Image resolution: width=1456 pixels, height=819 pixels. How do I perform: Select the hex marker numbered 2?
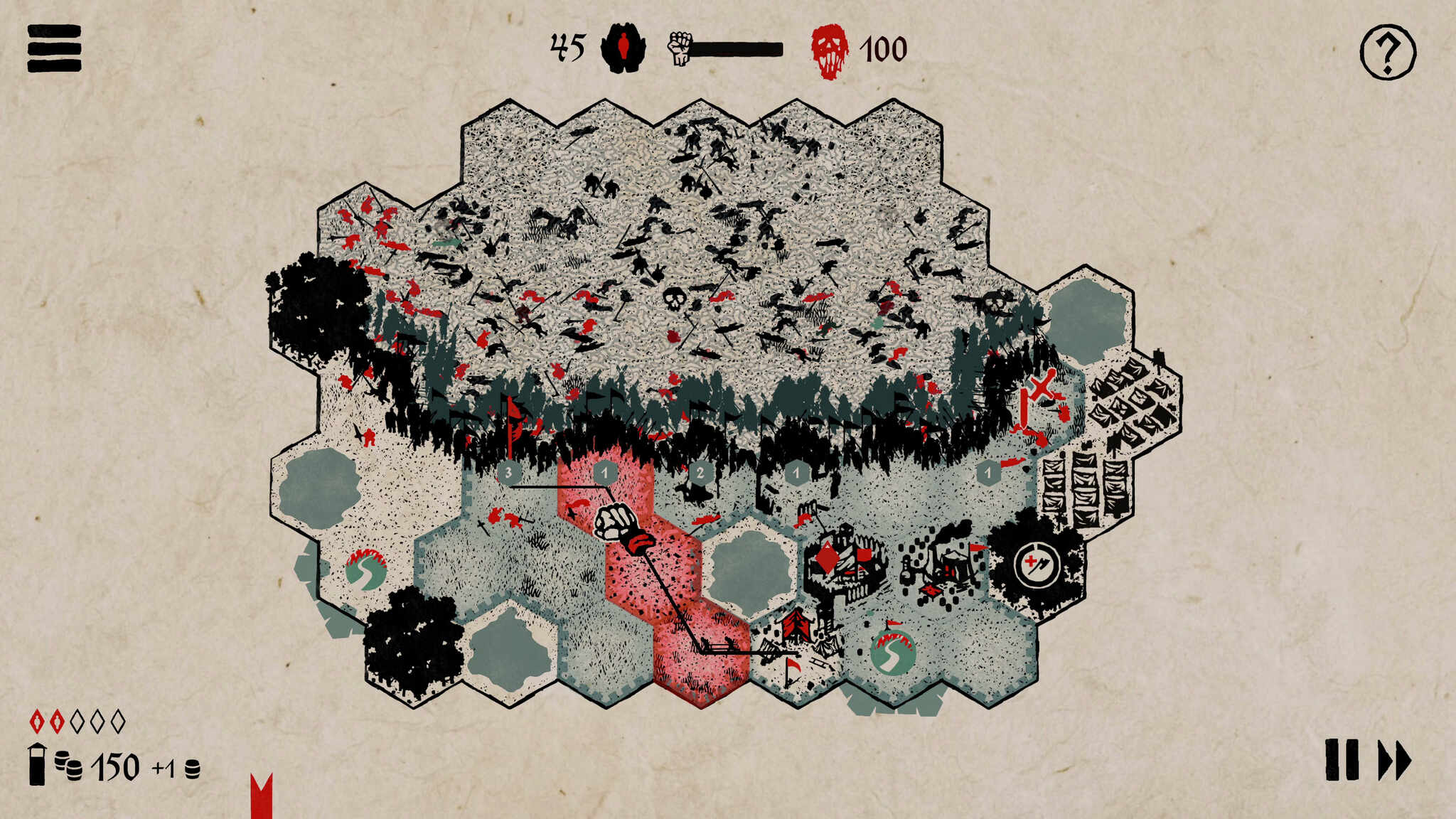(700, 472)
